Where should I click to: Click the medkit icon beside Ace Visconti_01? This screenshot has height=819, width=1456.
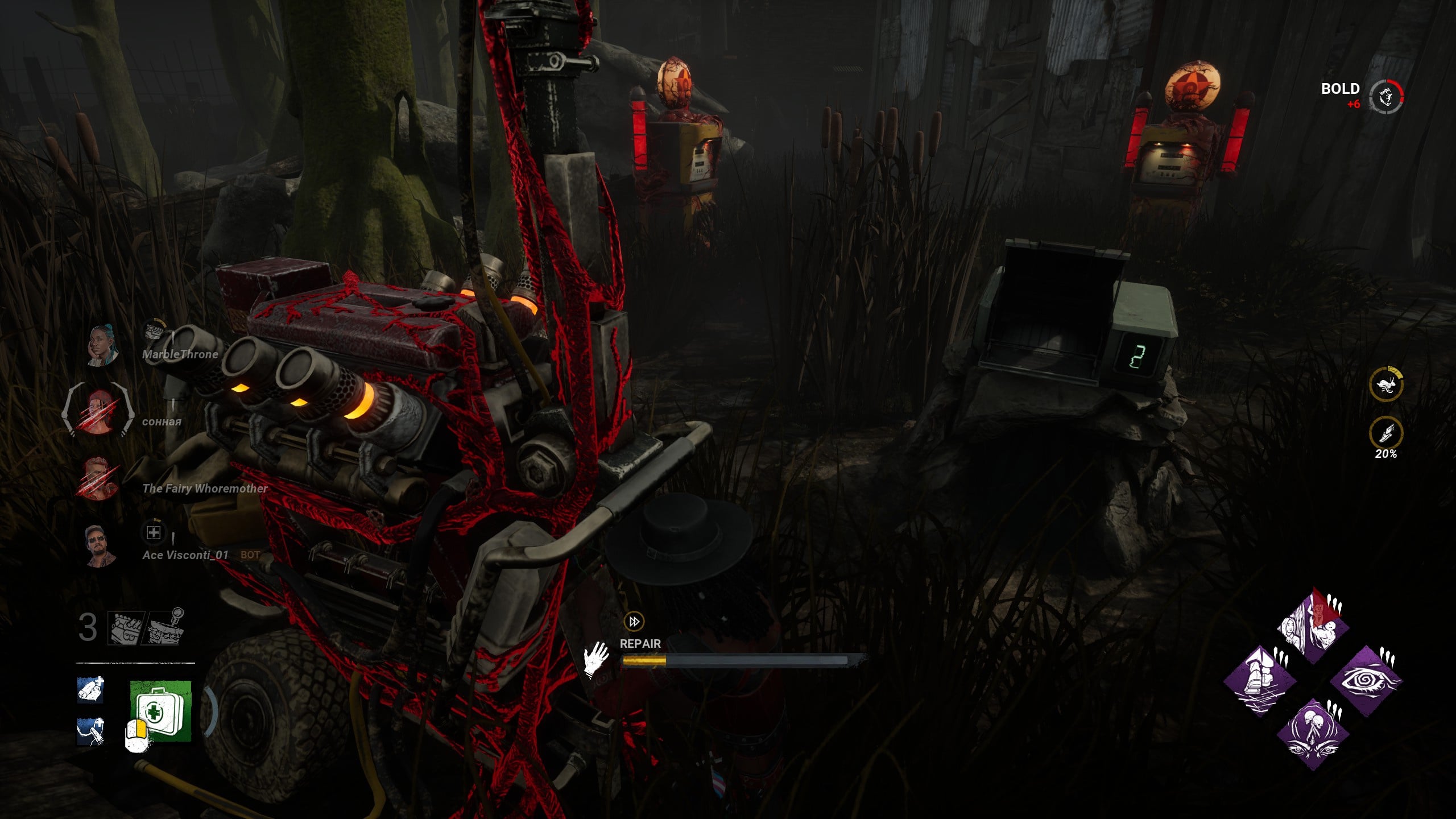(154, 533)
